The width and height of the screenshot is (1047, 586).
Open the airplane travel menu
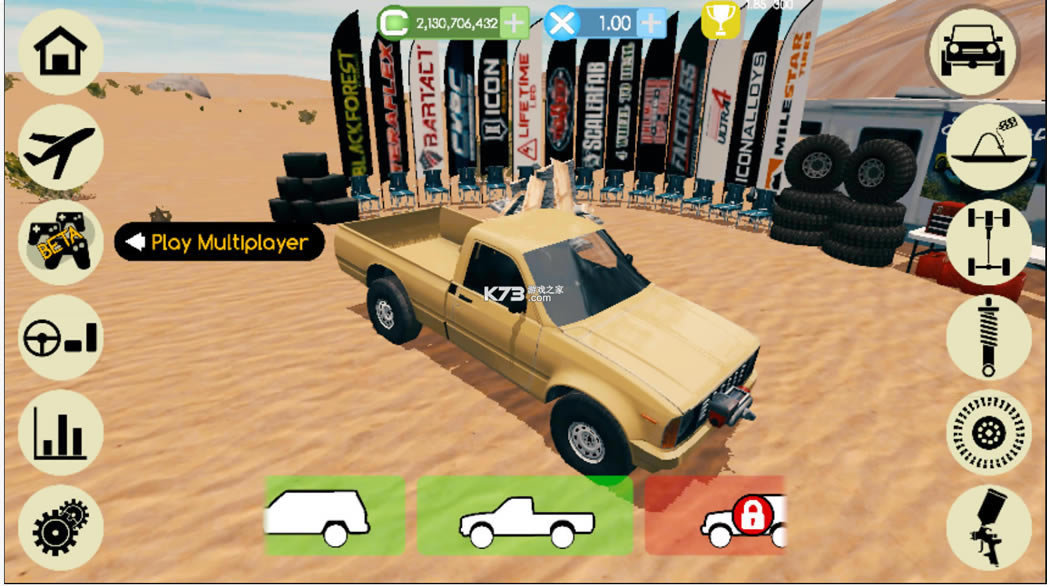[x=60, y=148]
